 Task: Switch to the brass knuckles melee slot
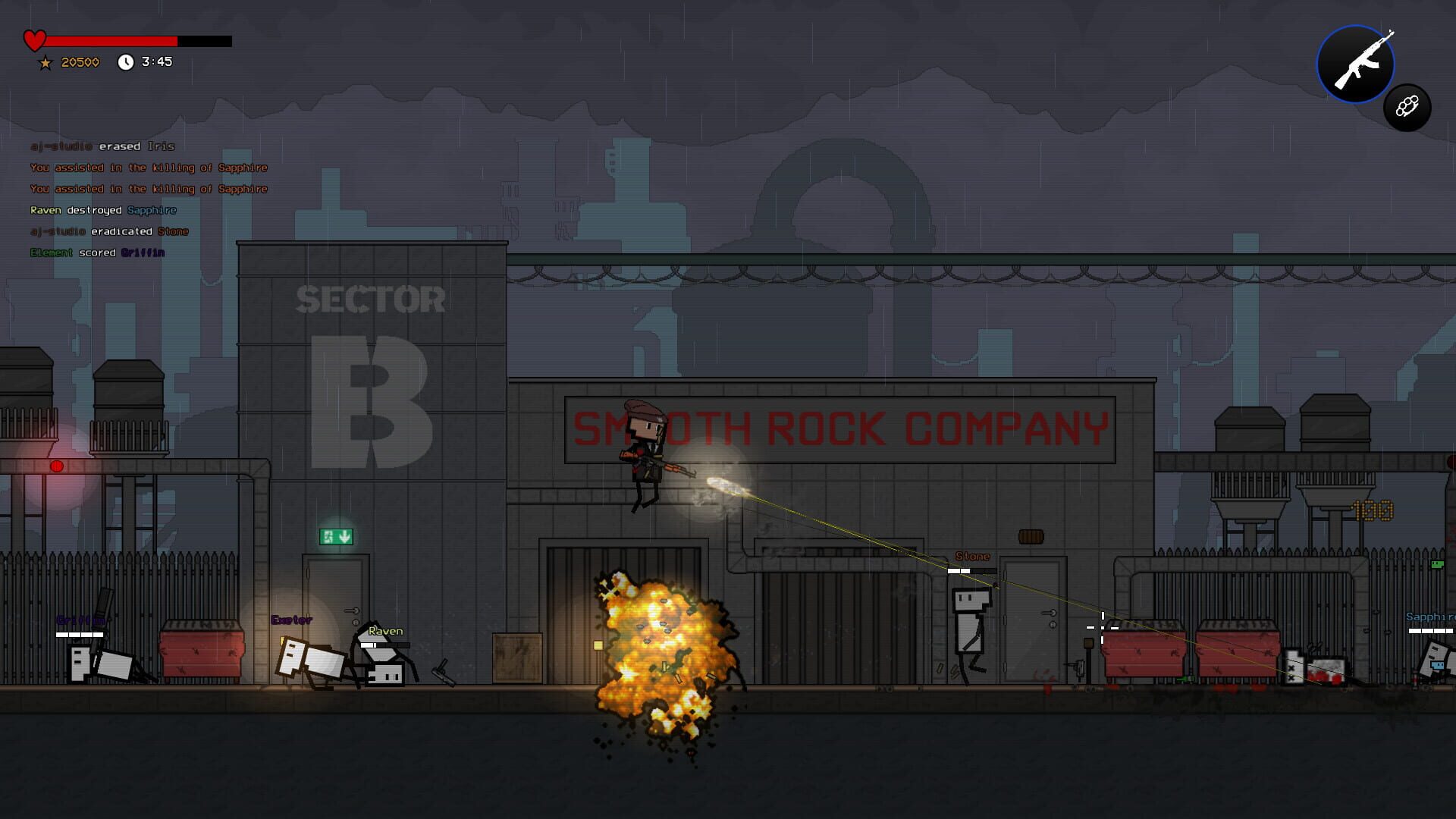click(x=1407, y=108)
